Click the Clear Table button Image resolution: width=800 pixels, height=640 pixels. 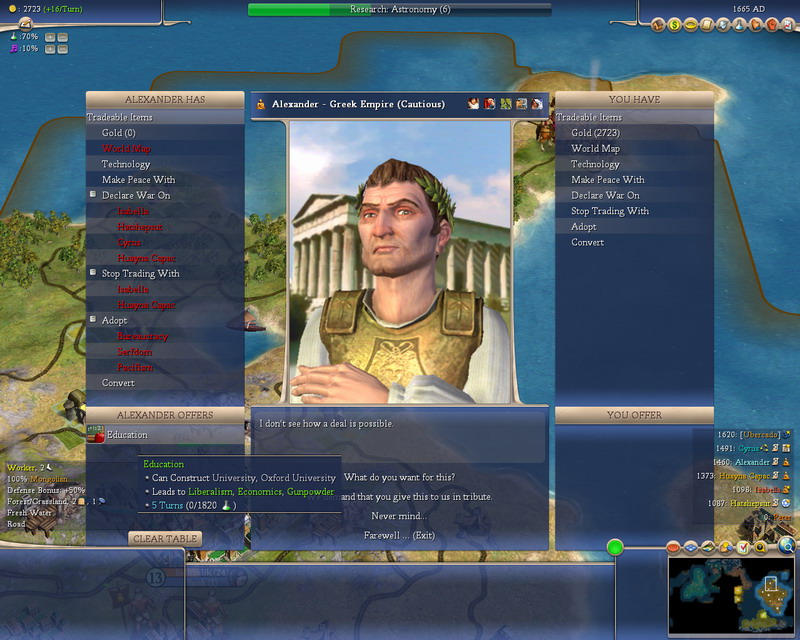pyautogui.click(x=165, y=539)
